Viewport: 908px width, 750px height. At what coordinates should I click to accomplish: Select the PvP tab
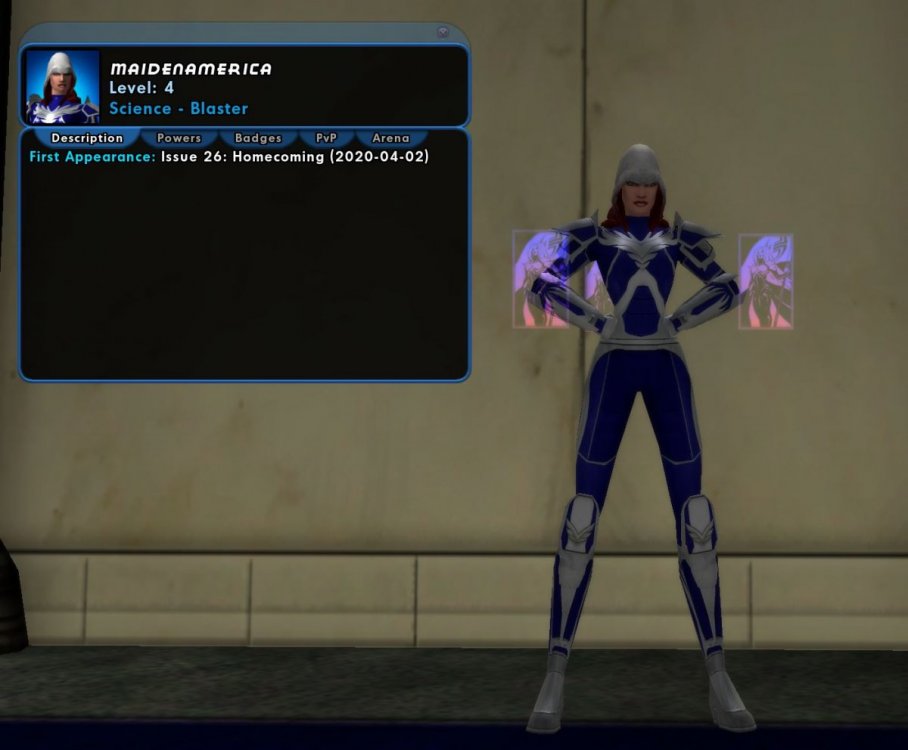pos(327,138)
